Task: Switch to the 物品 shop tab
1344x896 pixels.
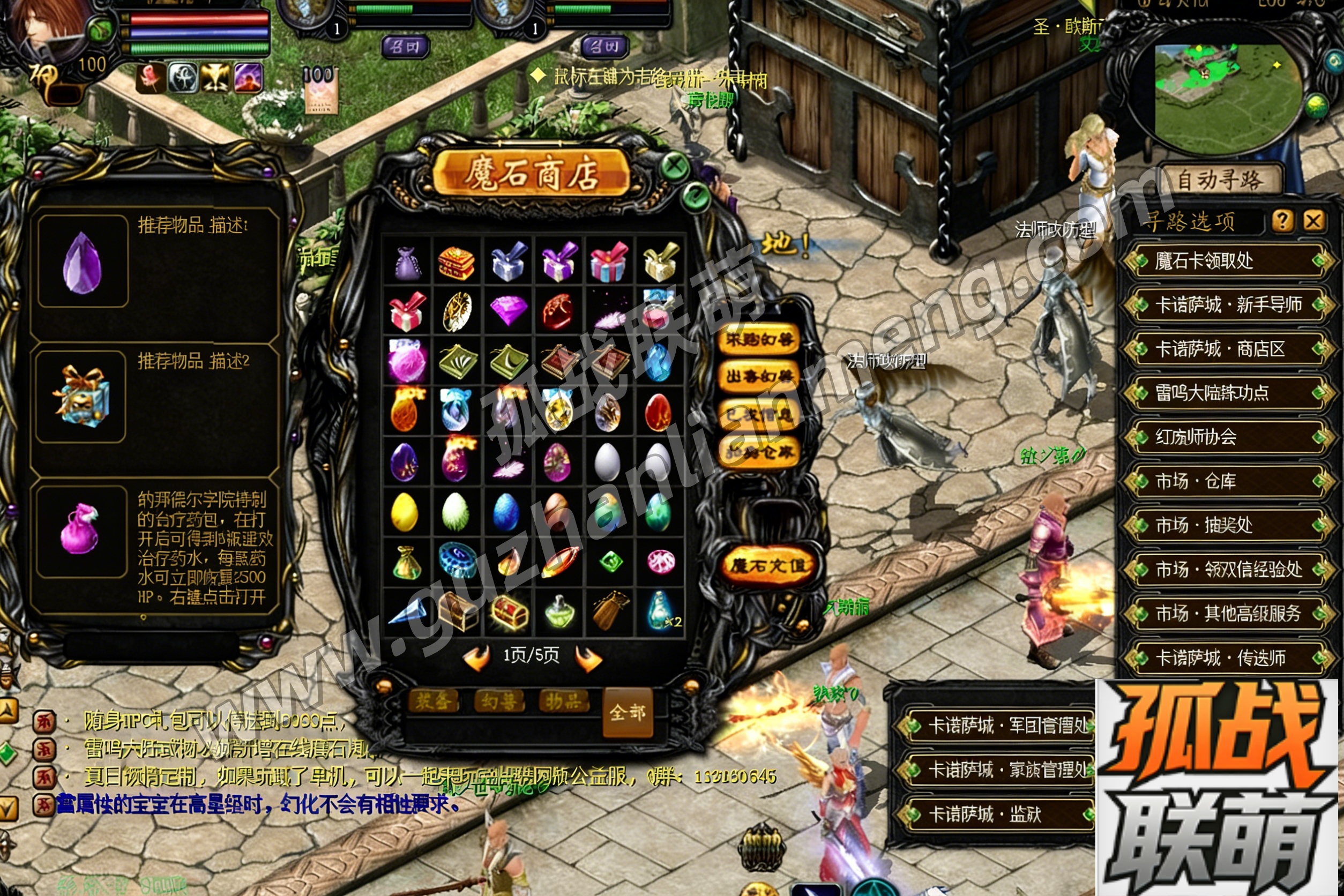Action: 563,700
